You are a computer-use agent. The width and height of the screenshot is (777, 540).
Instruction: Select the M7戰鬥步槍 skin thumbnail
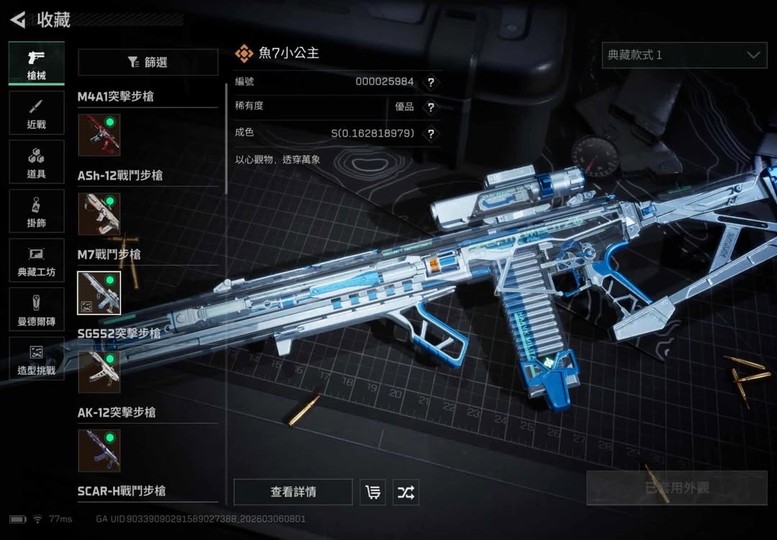(99, 292)
